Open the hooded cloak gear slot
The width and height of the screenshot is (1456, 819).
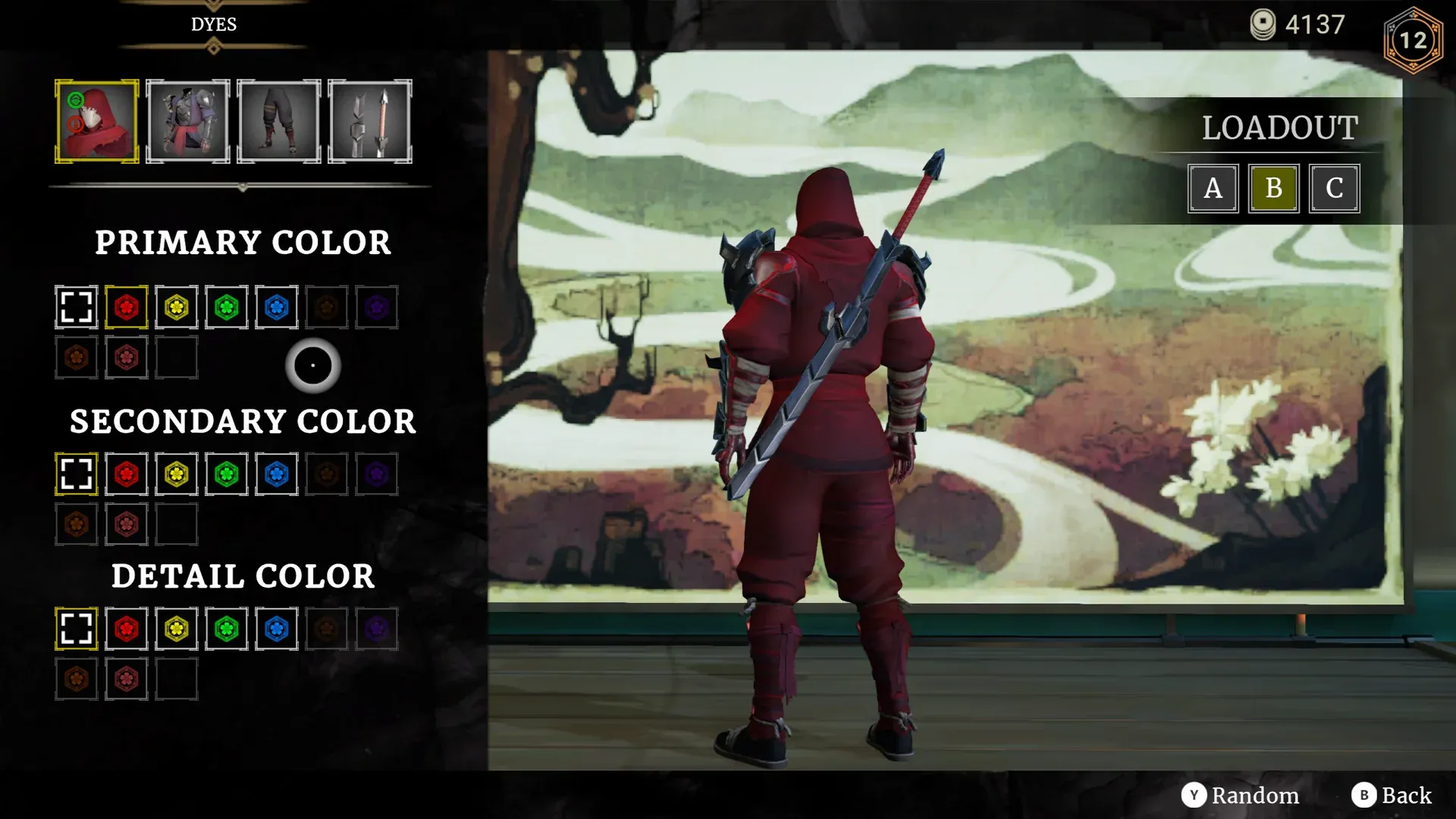(x=97, y=121)
